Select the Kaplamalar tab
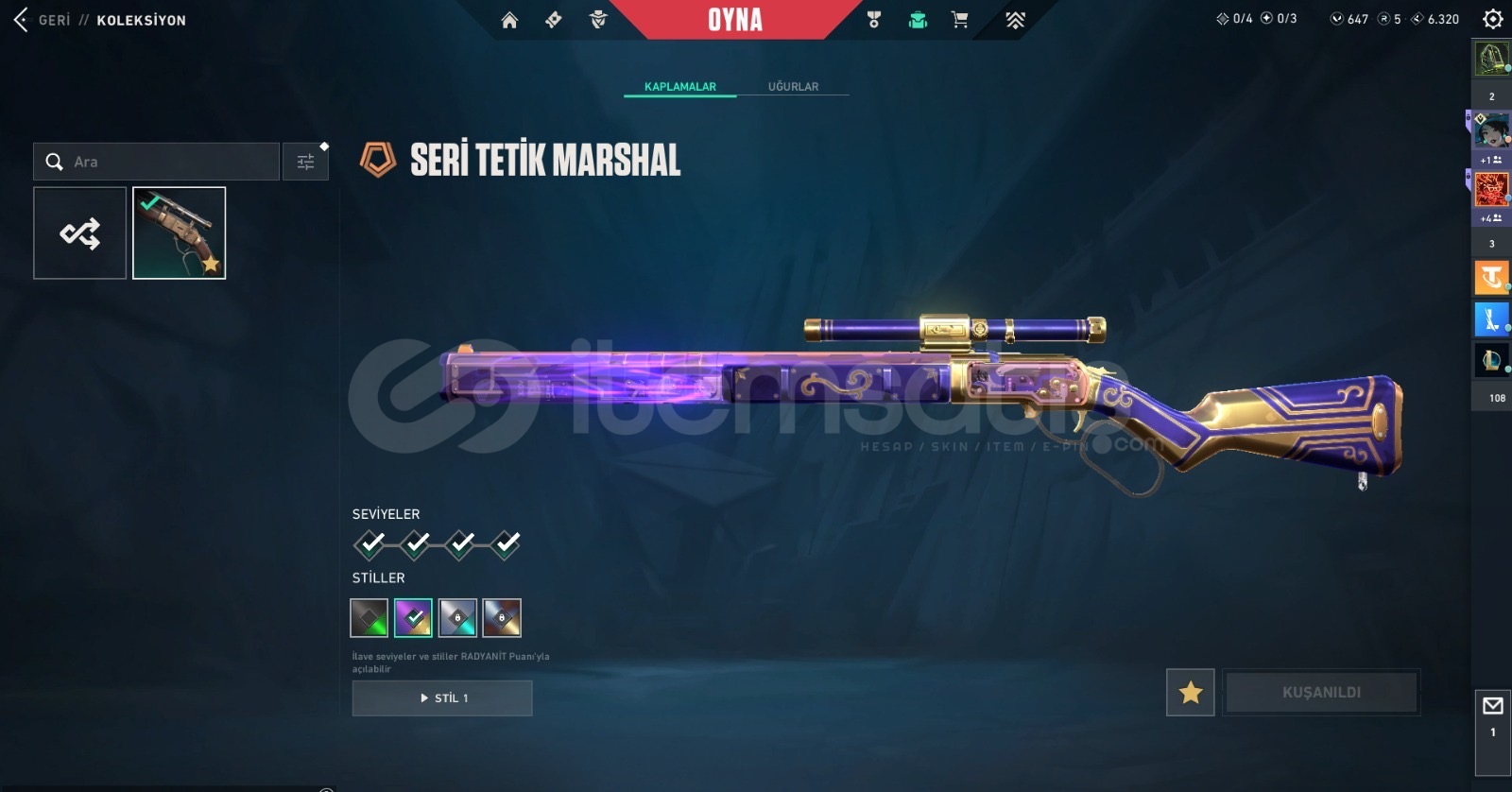Image resolution: width=1512 pixels, height=792 pixels. pos(679,86)
